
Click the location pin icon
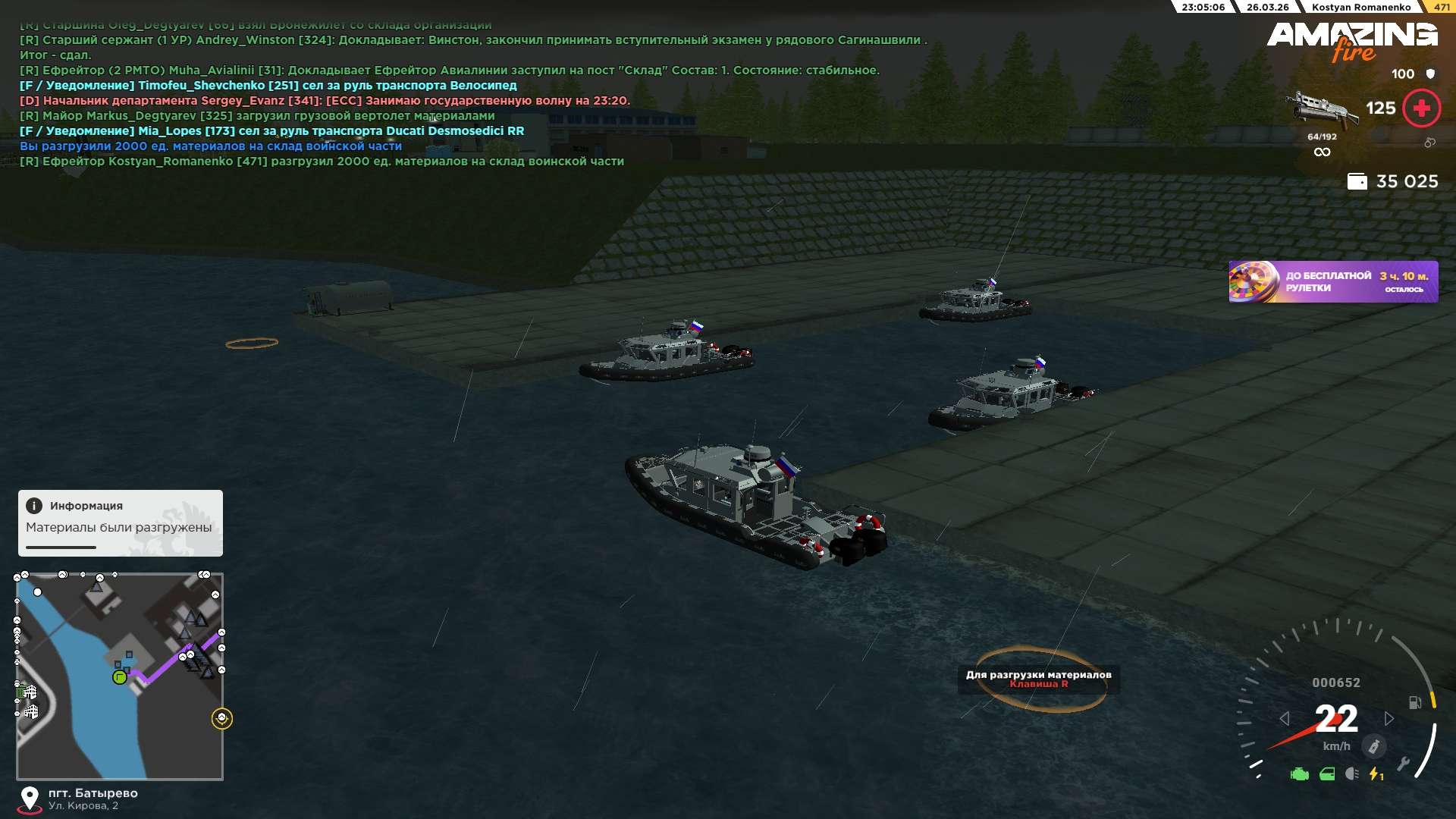click(30, 799)
